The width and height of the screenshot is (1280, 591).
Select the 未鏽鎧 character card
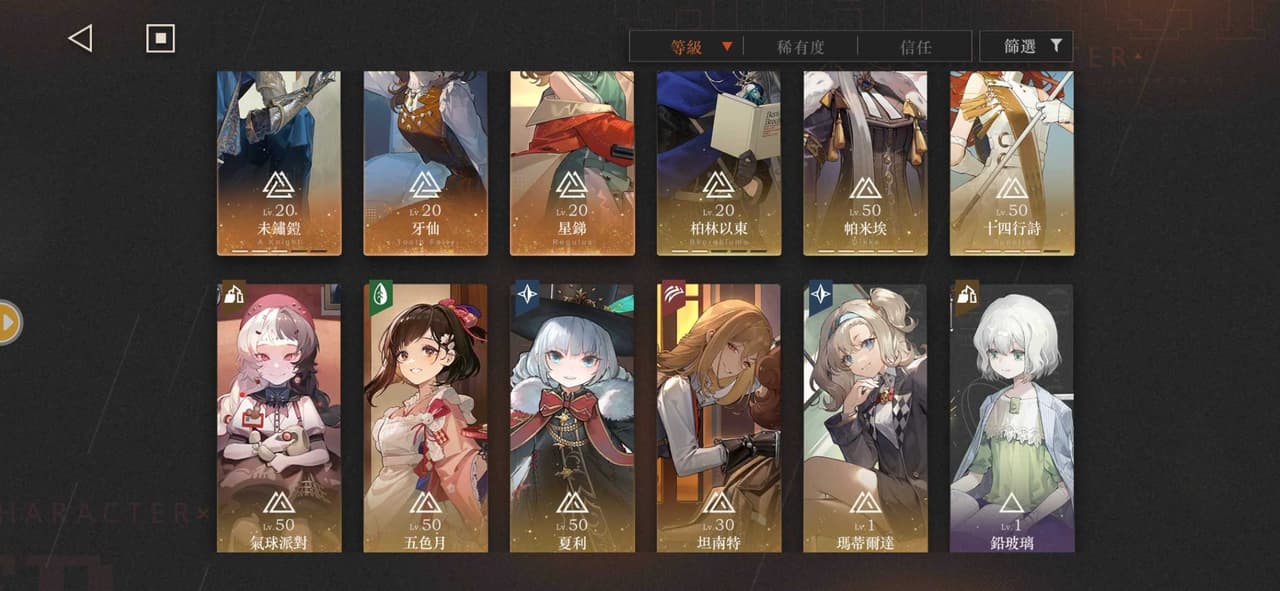(279, 163)
